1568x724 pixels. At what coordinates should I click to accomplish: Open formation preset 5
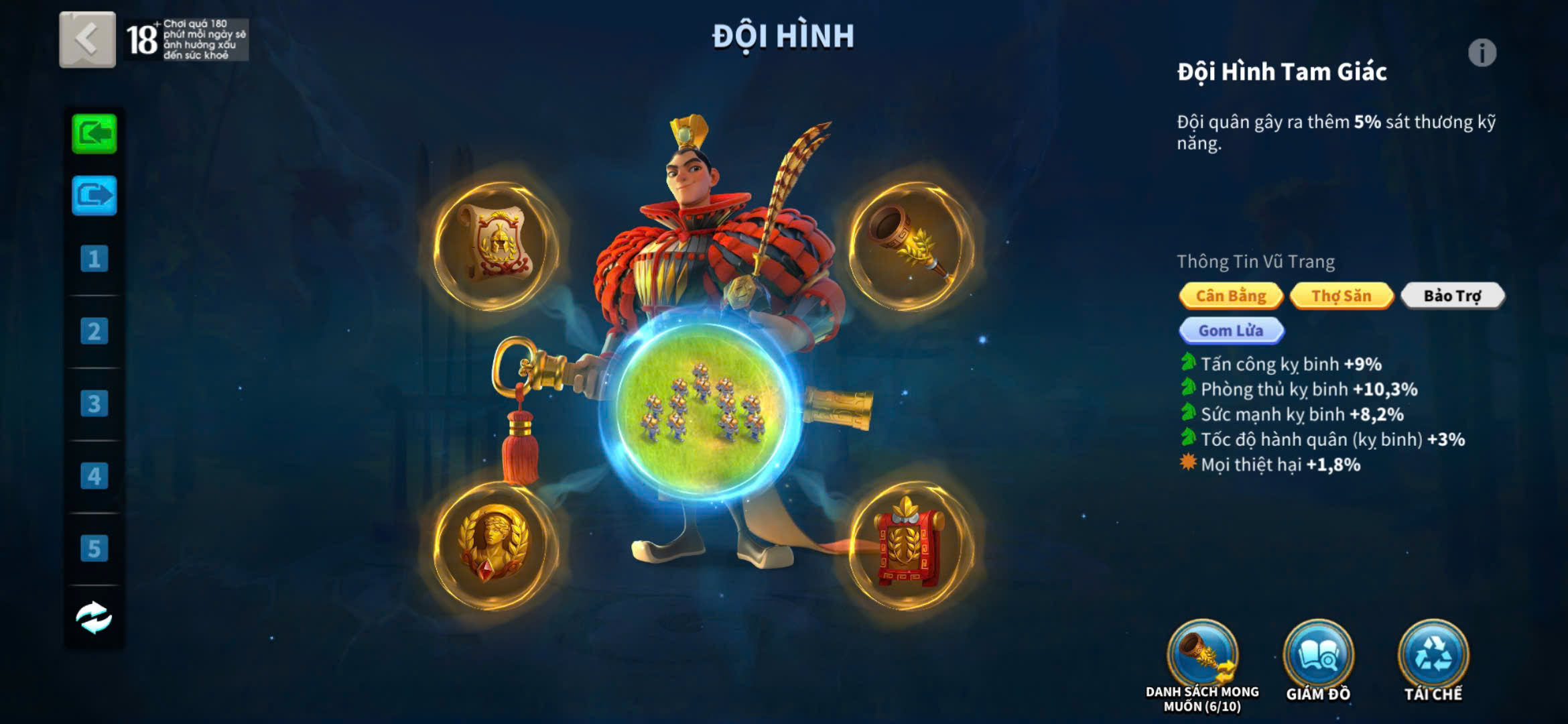94,548
